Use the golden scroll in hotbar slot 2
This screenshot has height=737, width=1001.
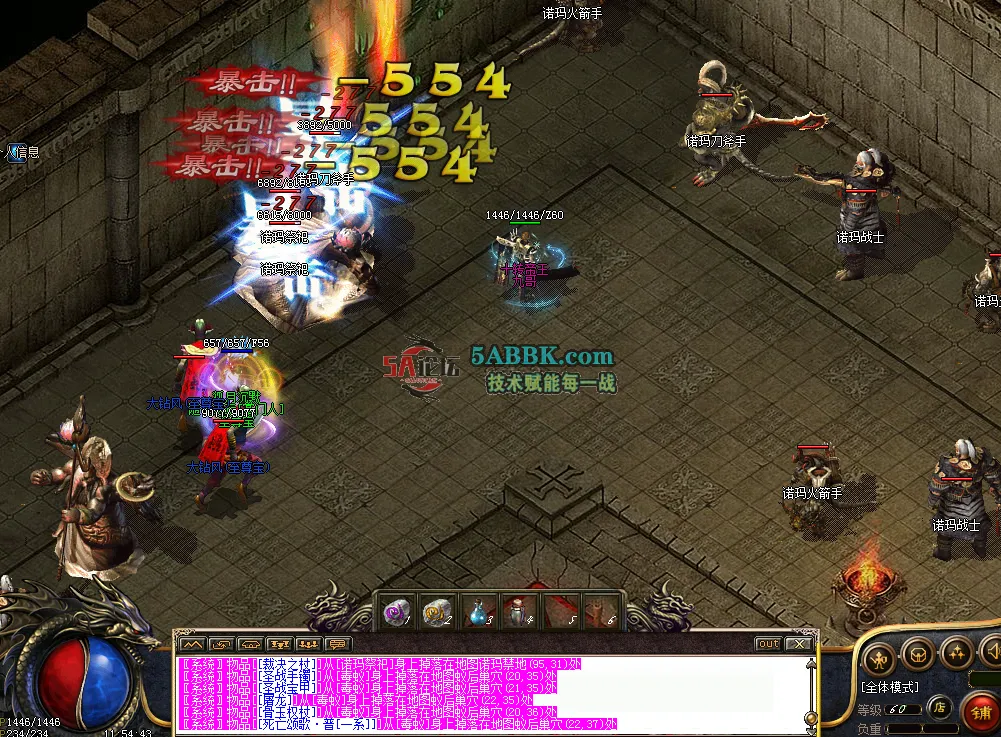(435, 613)
